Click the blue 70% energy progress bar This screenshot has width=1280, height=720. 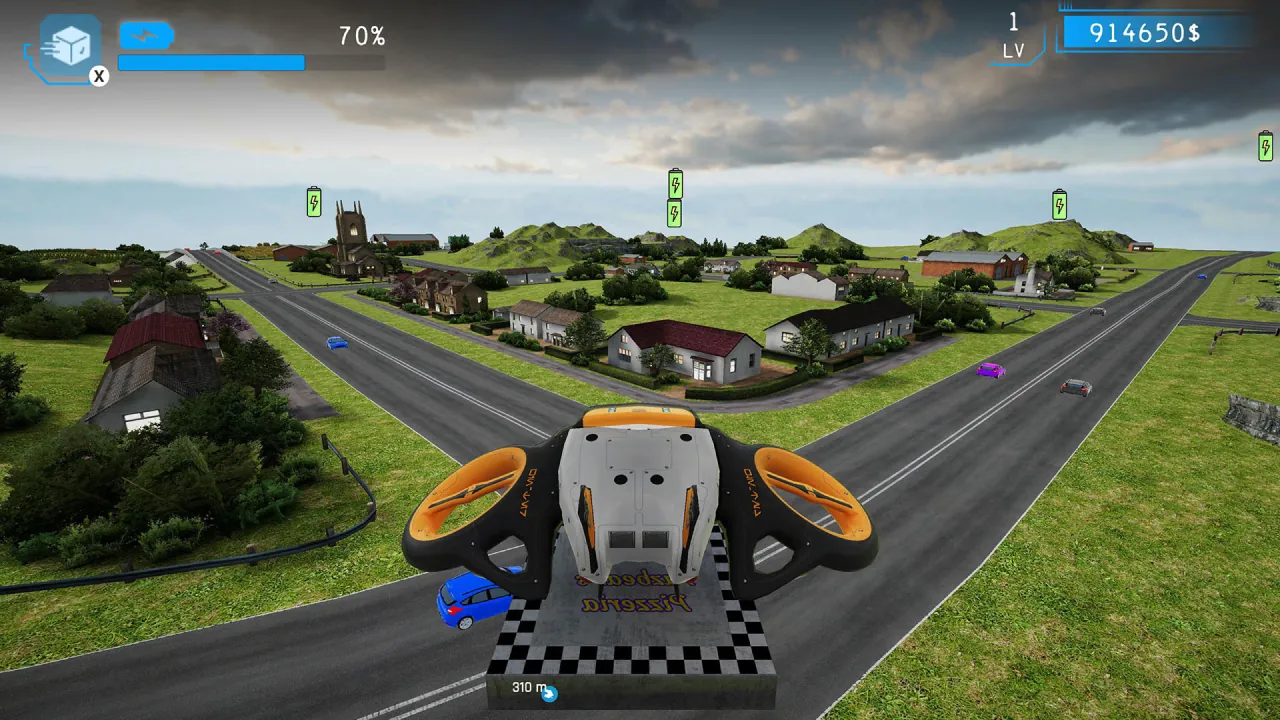click(211, 63)
